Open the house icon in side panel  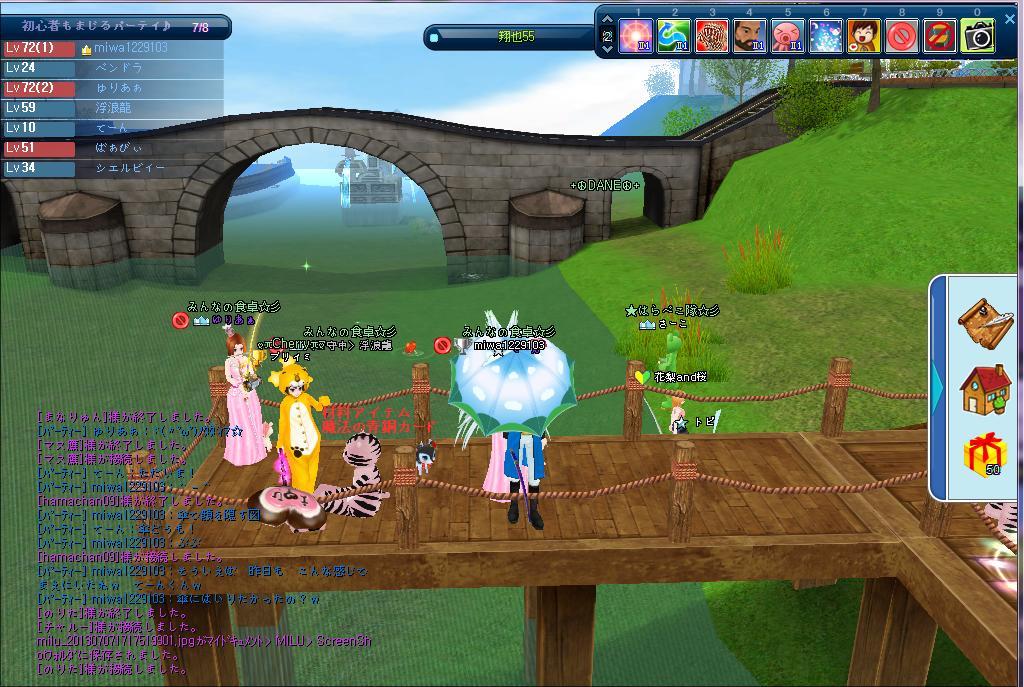point(985,389)
